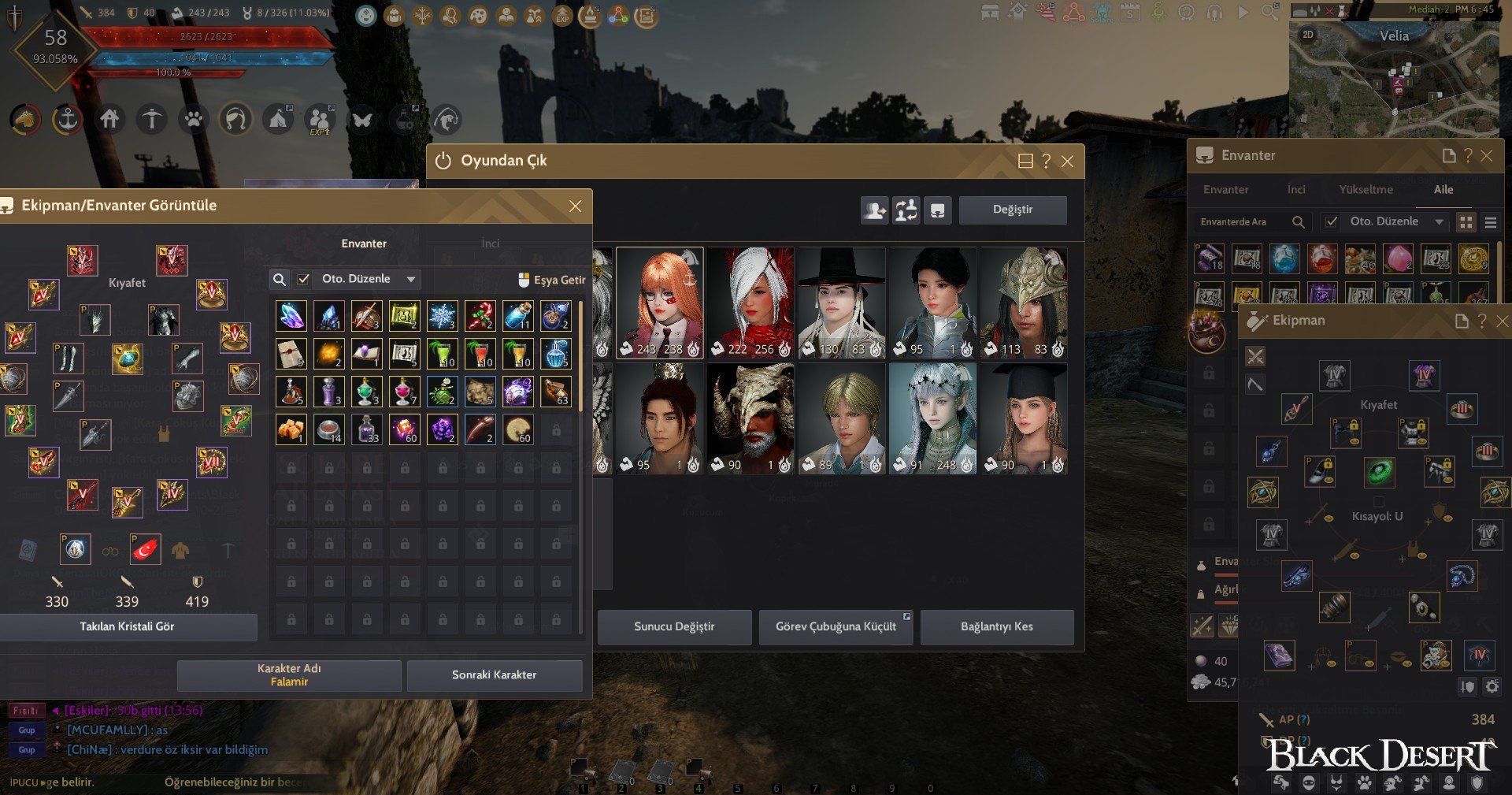Select the graduation cap character portrait
This screenshot has height=795, width=1512.
tap(1024, 418)
